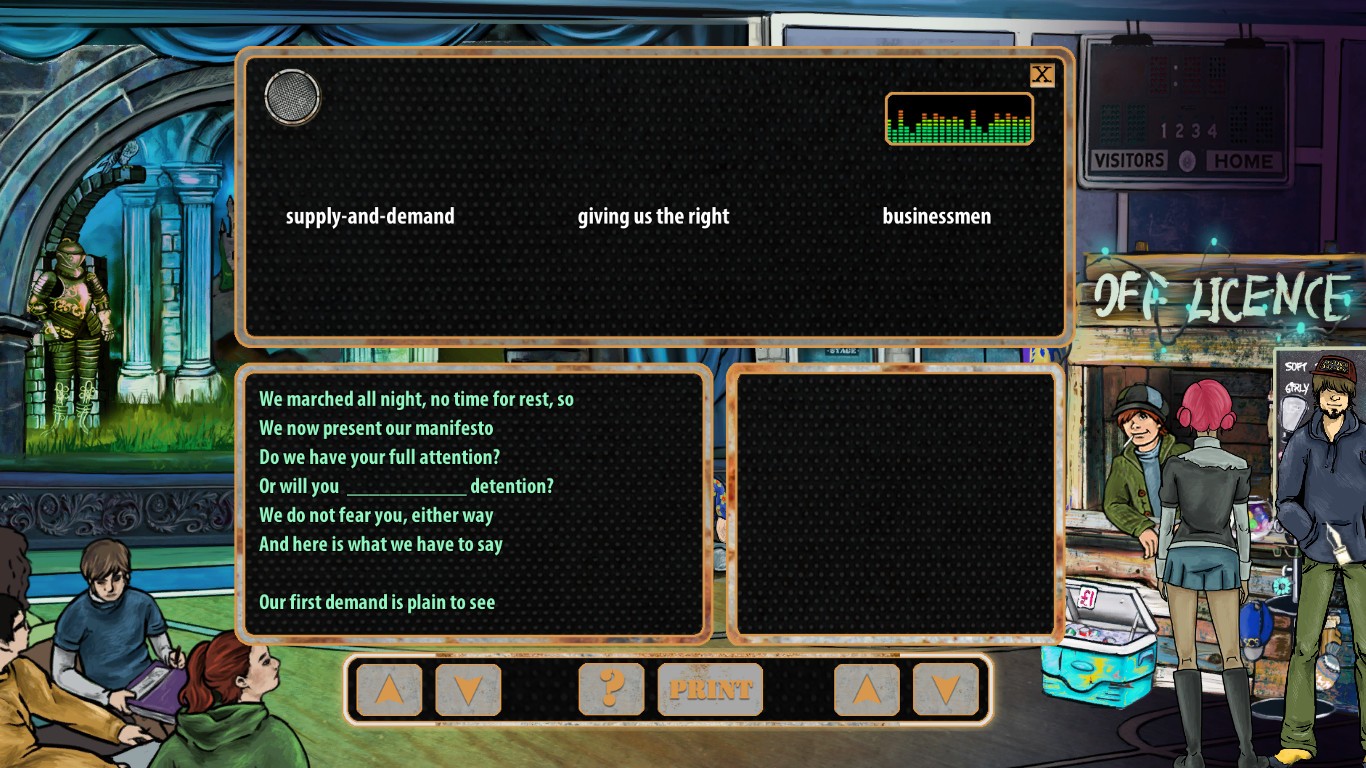Open the question mark hint icon
Screen dimensions: 1366x768
point(611,689)
